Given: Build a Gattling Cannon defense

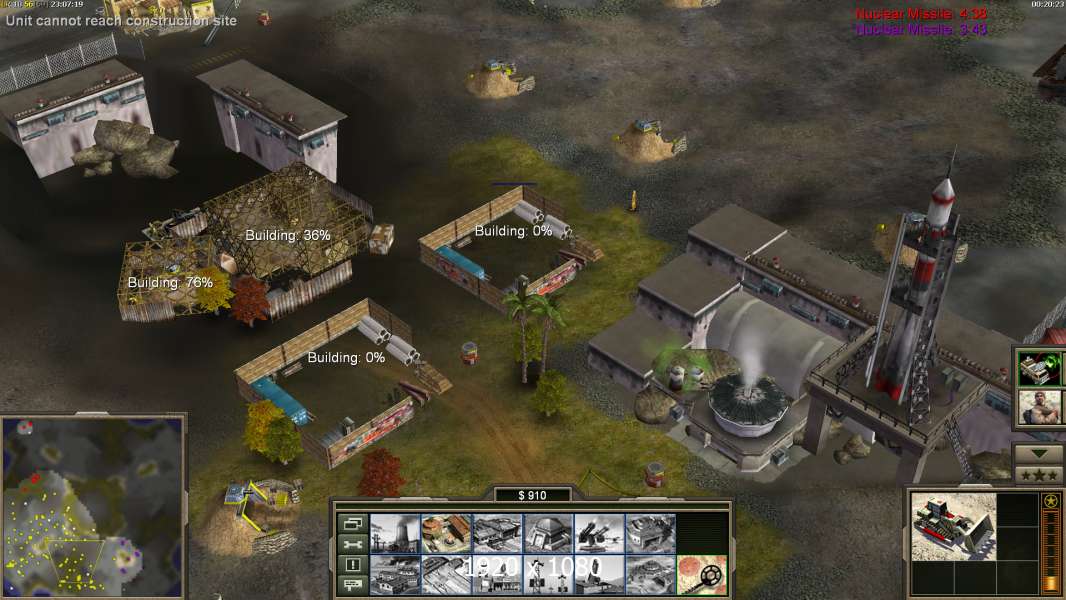Looking at the screenshot, I should tap(599, 533).
